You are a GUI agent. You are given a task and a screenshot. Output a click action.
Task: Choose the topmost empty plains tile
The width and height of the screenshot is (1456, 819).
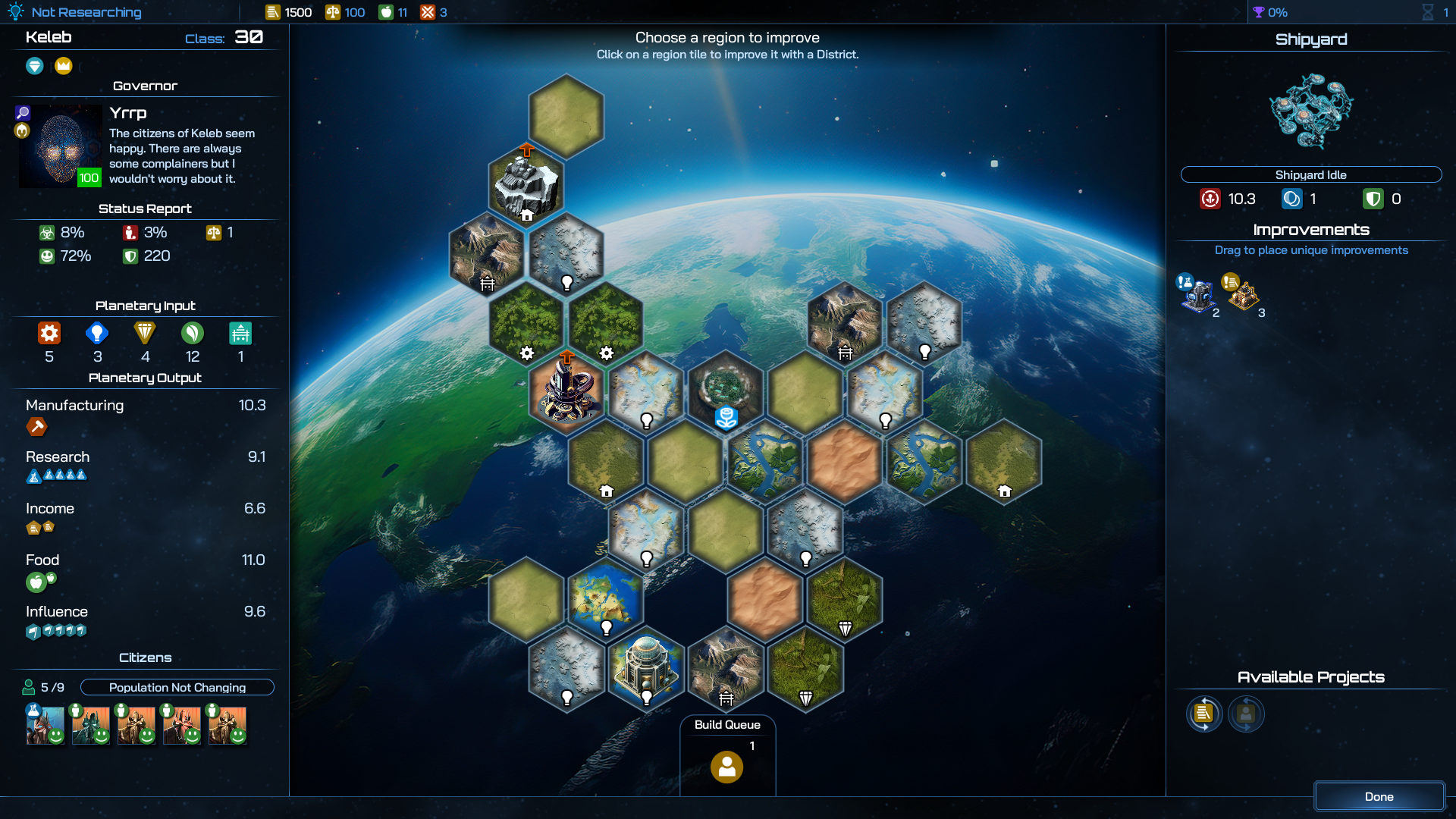pyautogui.click(x=566, y=116)
